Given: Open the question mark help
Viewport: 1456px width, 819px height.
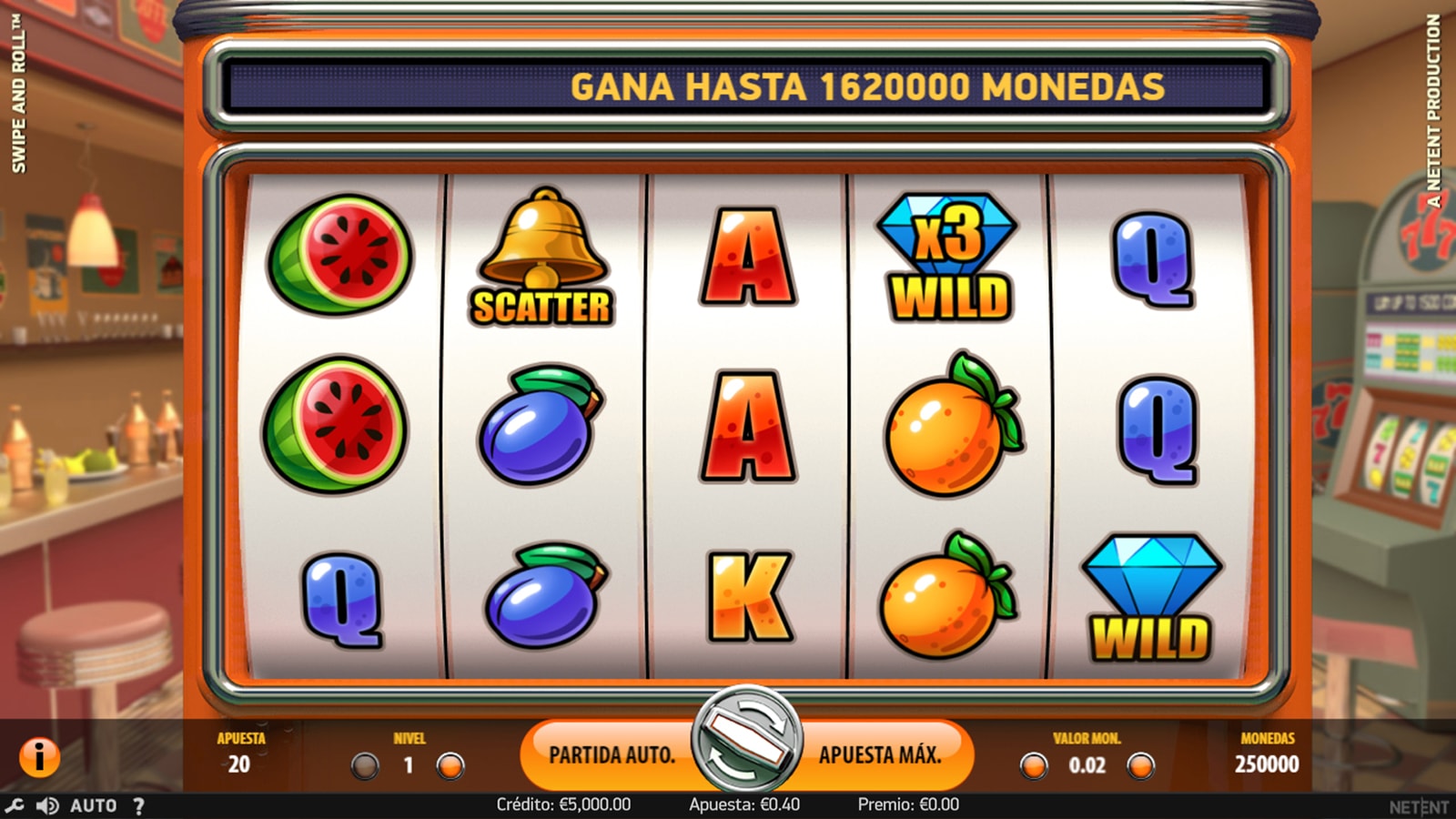Looking at the screenshot, I should (138, 805).
